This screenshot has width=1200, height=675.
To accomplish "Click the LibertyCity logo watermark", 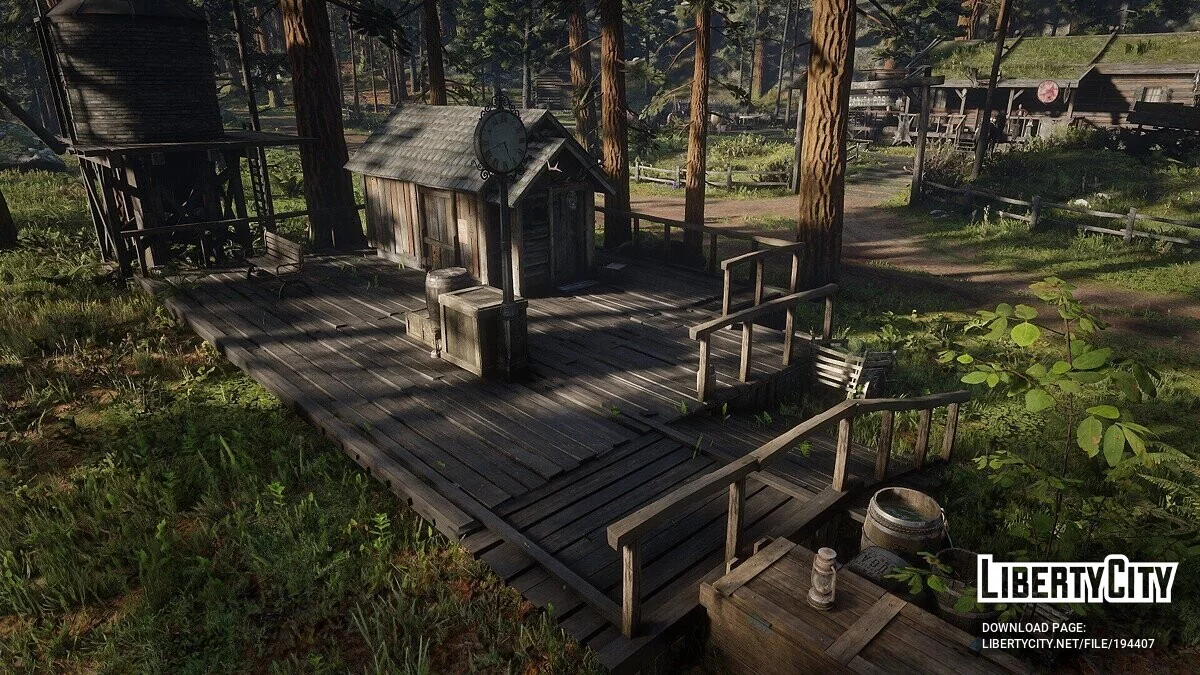I will (1077, 580).
